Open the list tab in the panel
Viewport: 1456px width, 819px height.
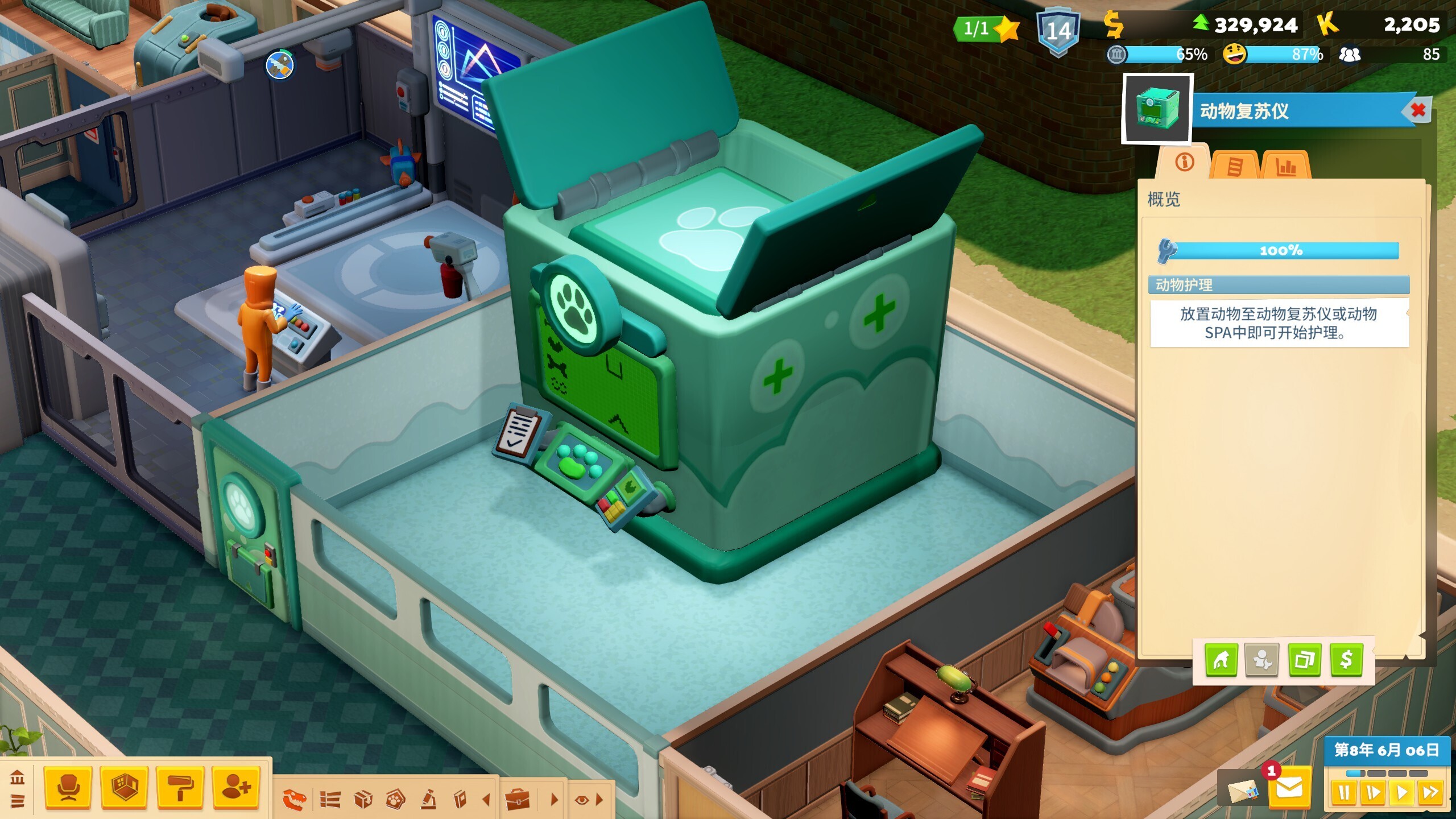pyautogui.click(x=1235, y=167)
